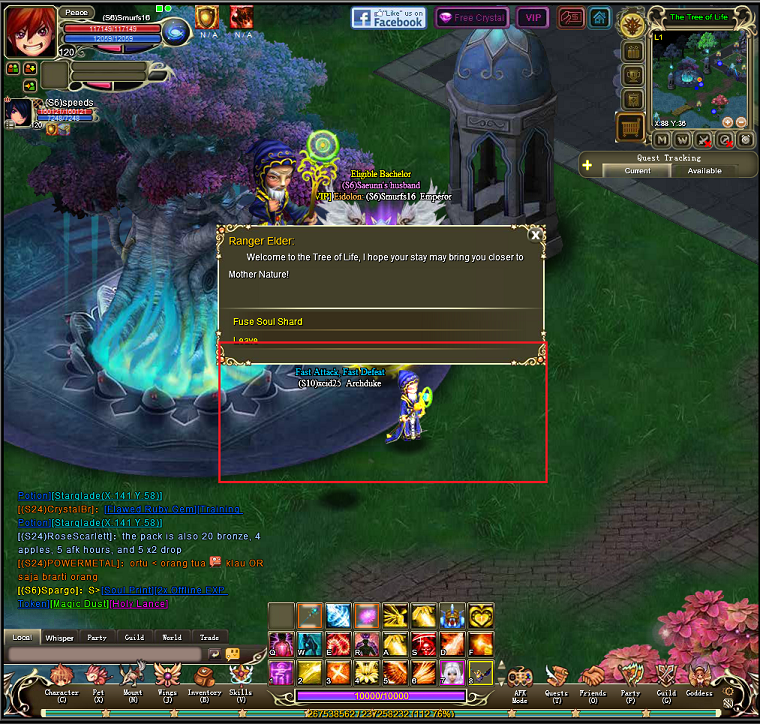Open the shopping cart store icon
The image size is (760, 724).
(630, 127)
